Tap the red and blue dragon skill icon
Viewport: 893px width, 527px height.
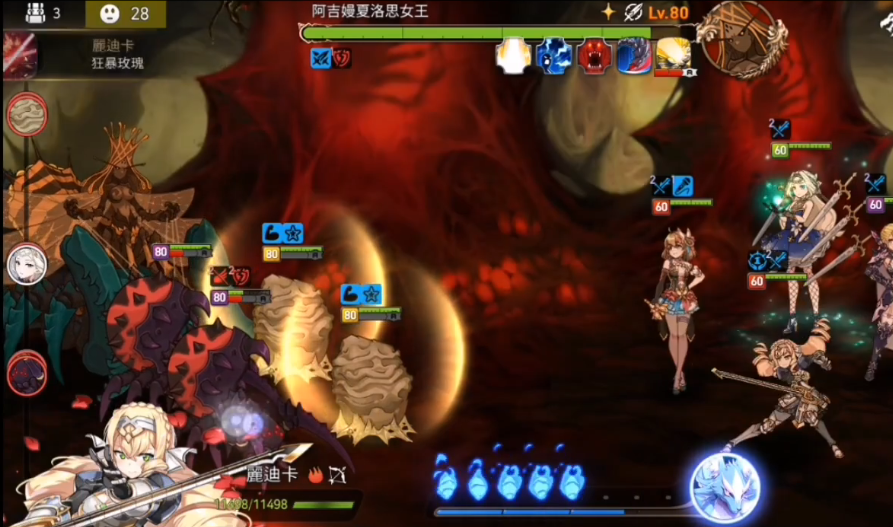633,55
